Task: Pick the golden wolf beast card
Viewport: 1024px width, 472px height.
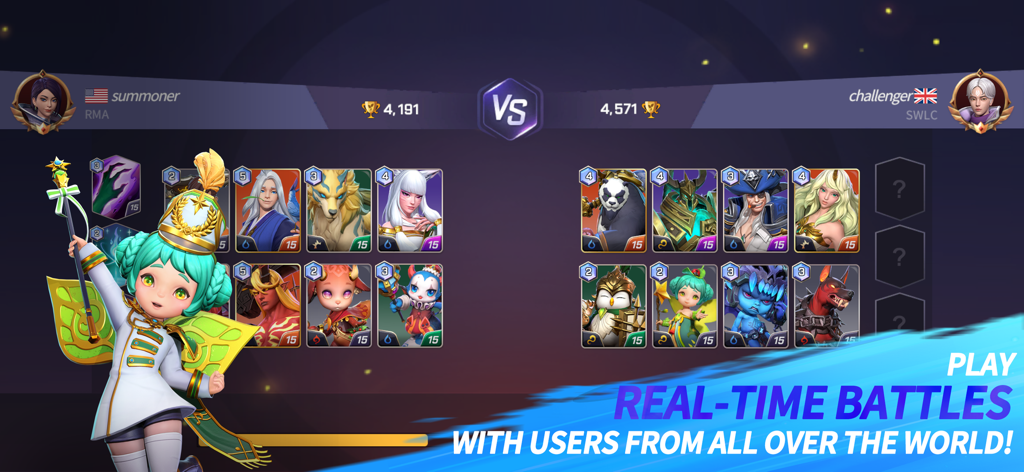Action: [x=338, y=211]
